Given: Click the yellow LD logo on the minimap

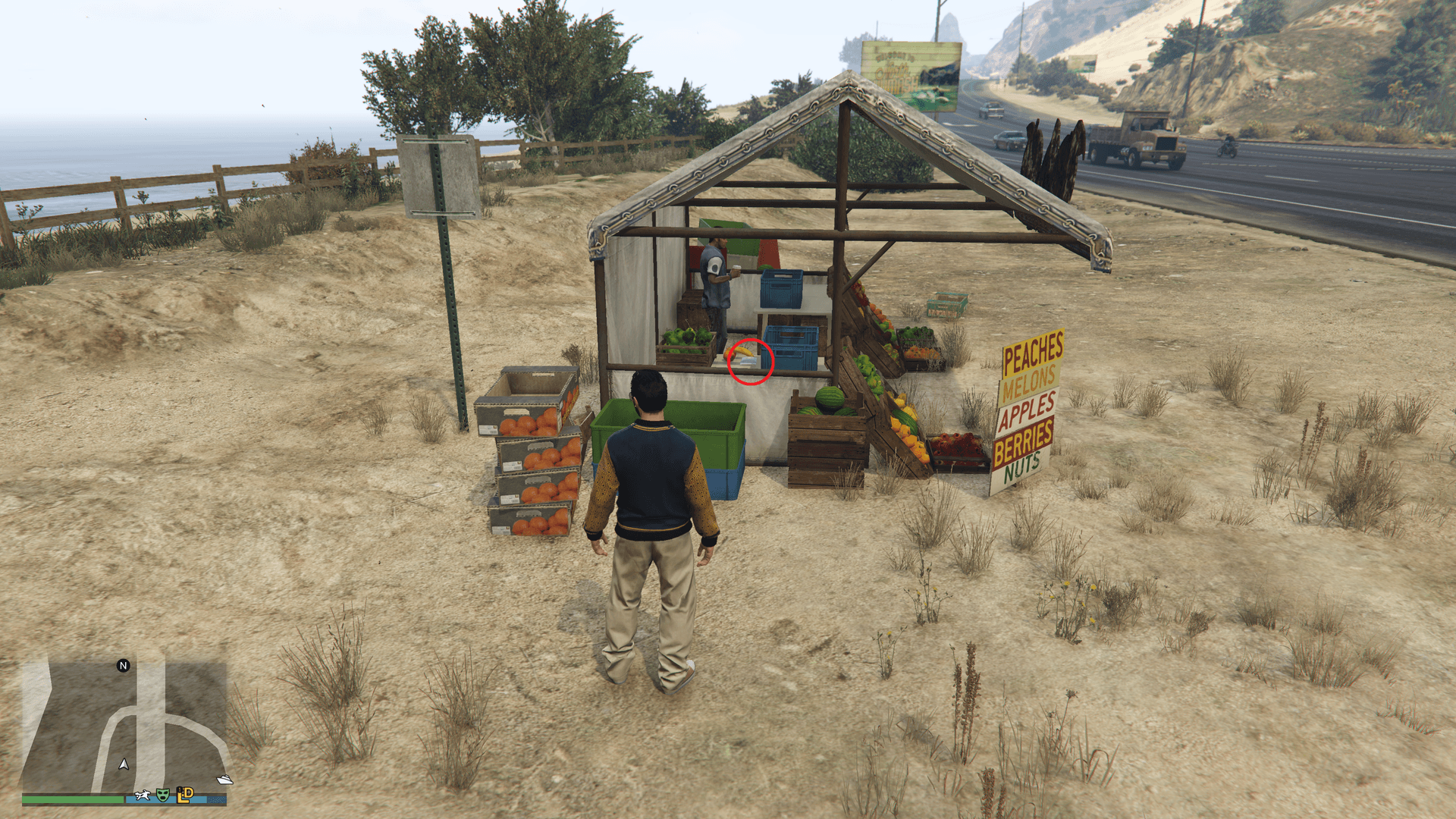Looking at the screenshot, I should (x=184, y=793).
